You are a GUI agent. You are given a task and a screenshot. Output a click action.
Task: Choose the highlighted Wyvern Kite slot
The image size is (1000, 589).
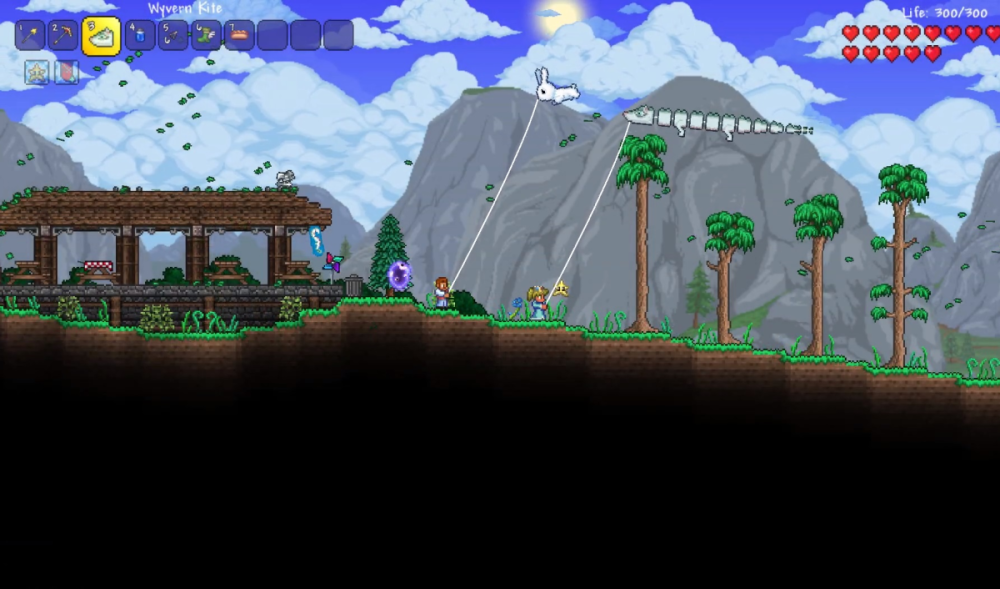tap(101, 37)
